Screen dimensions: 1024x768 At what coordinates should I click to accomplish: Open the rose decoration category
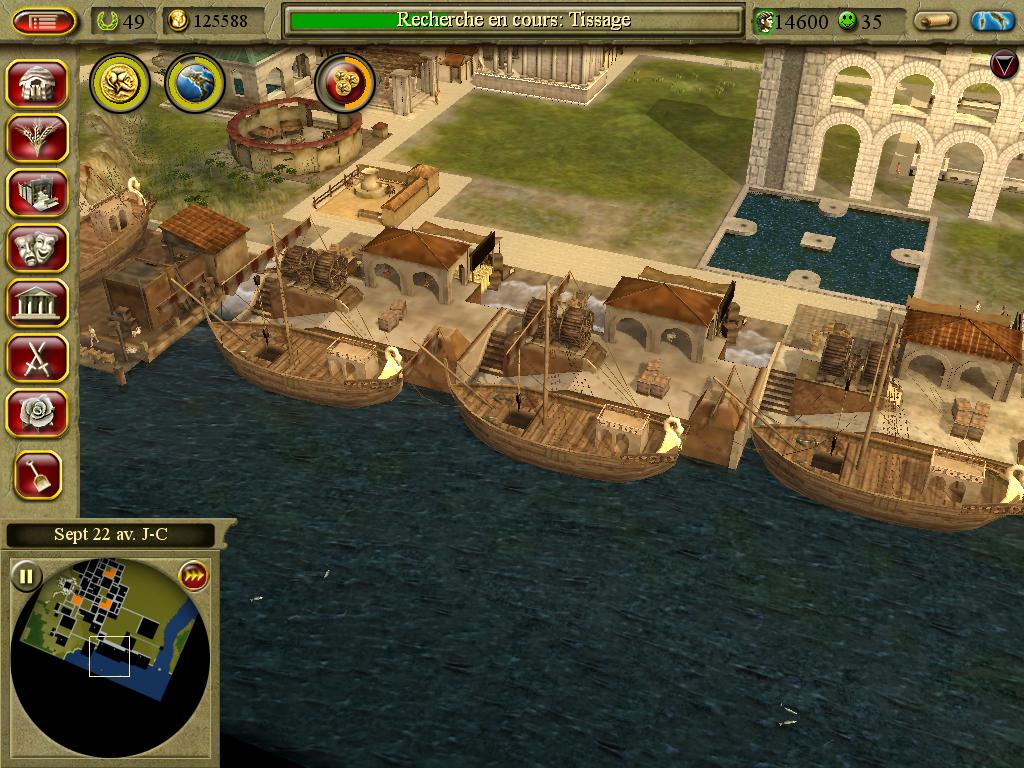coord(38,412)
